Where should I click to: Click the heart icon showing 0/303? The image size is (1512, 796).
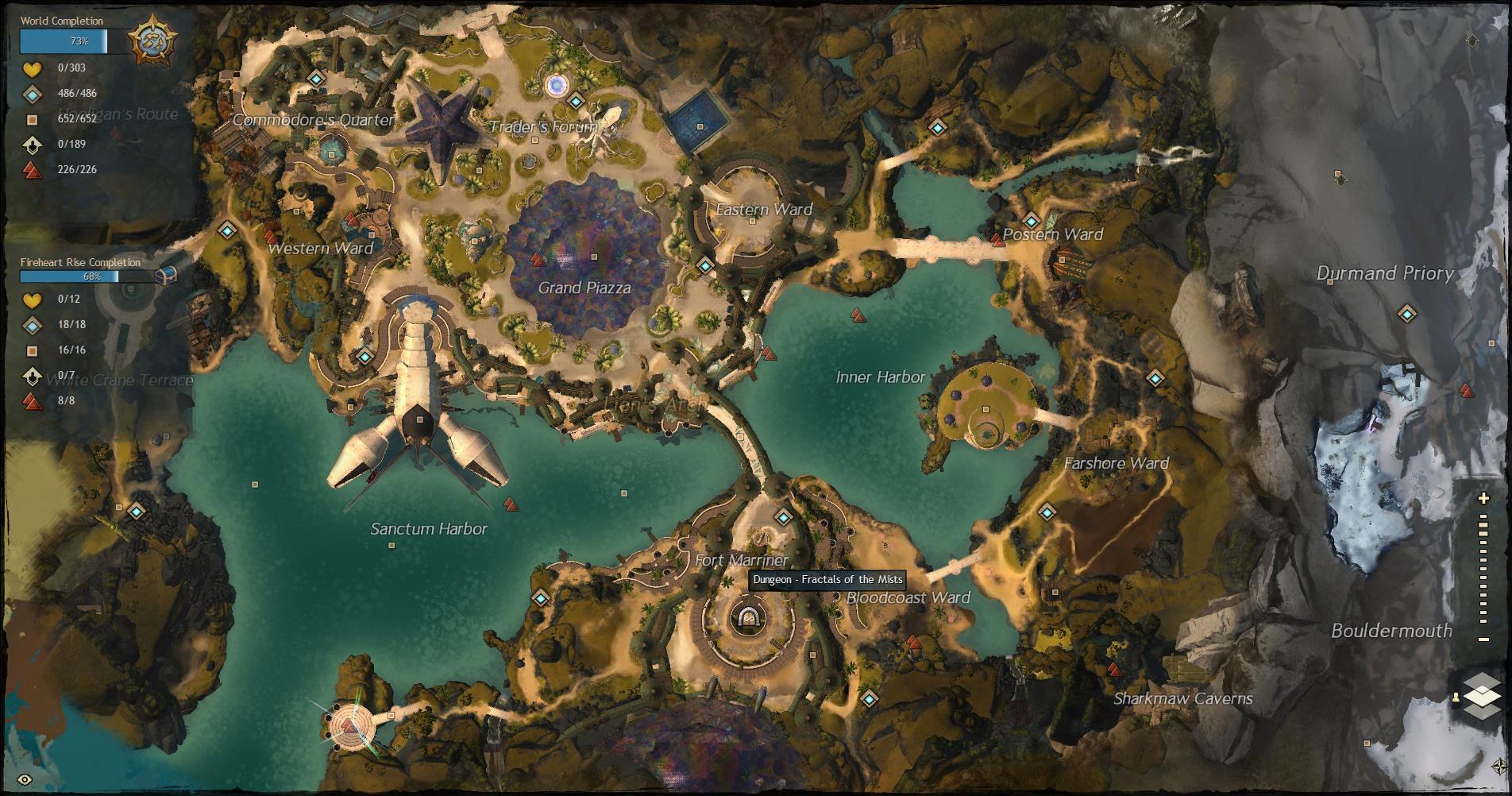click(x=31, y=70)
